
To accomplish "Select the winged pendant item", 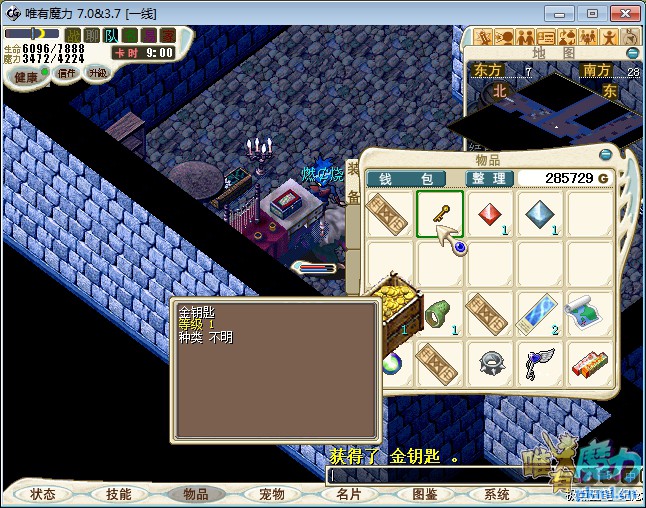I will click(540, 362).
